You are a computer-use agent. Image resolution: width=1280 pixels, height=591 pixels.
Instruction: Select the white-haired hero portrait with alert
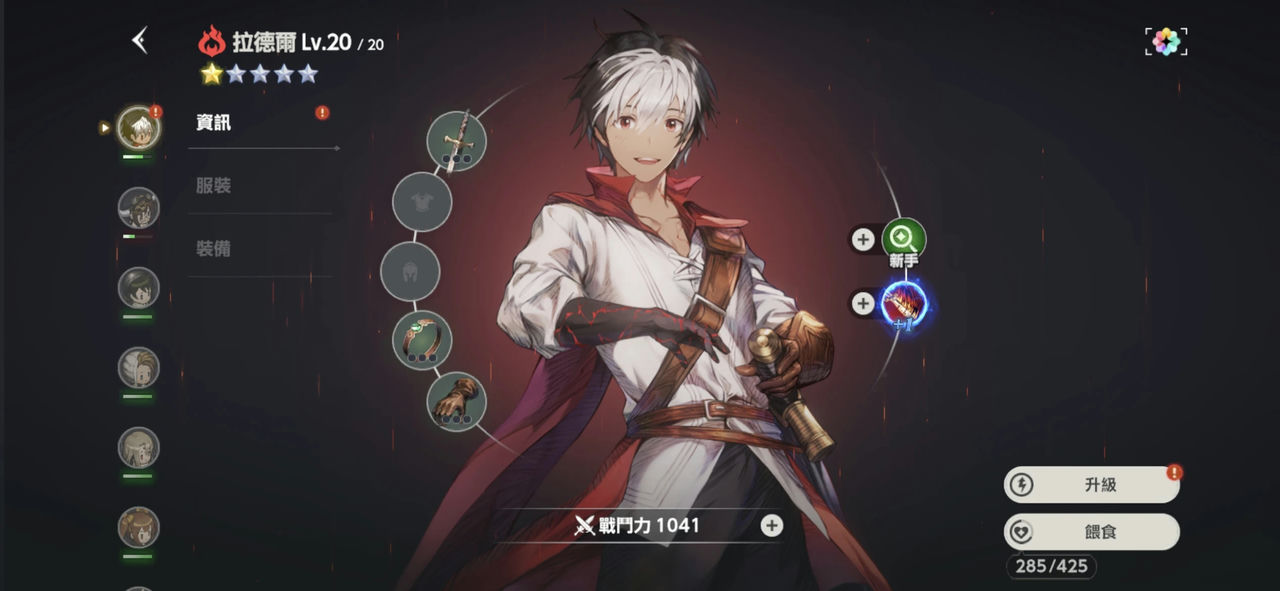[138, 127]
